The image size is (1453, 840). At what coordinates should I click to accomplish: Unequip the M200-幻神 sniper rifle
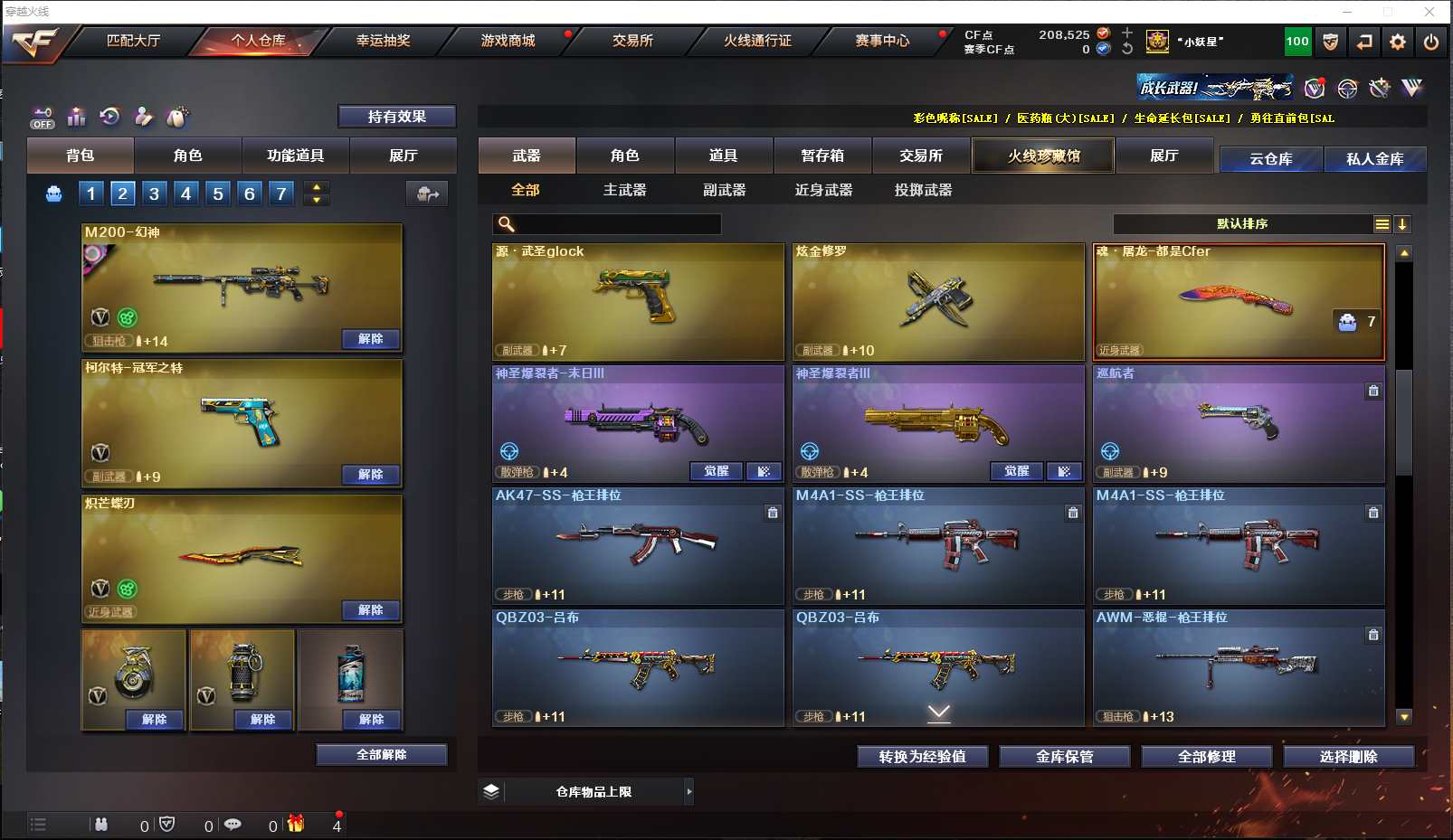tap(370, 339)
